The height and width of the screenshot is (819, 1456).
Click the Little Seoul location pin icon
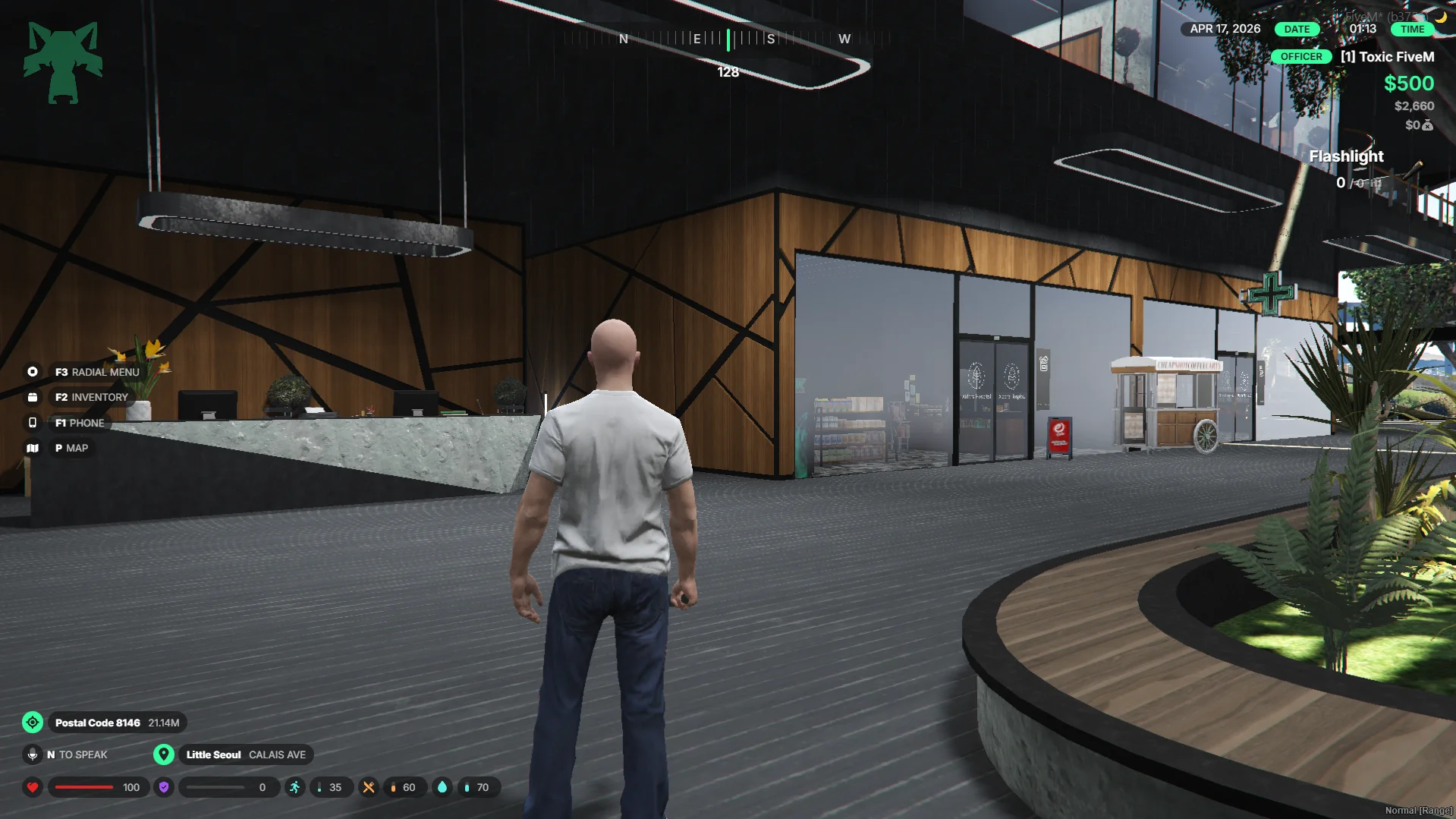click(x=163, y=754)
